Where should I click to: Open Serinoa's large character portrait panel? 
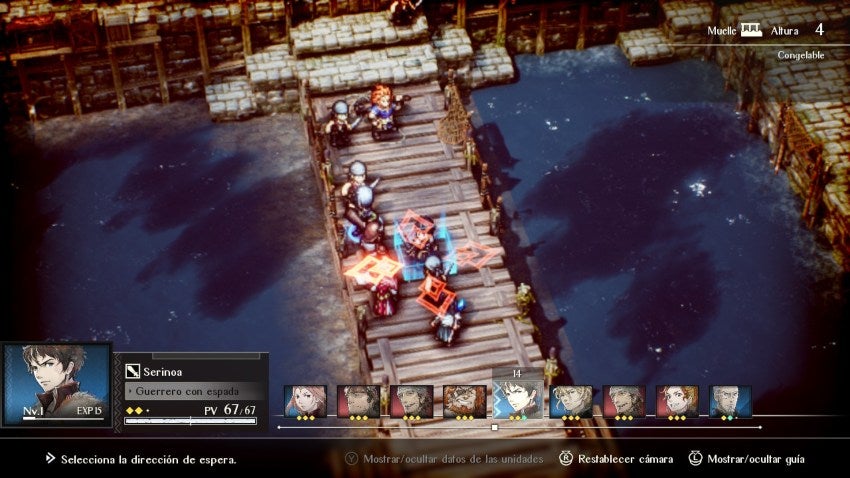pos(56,384)
